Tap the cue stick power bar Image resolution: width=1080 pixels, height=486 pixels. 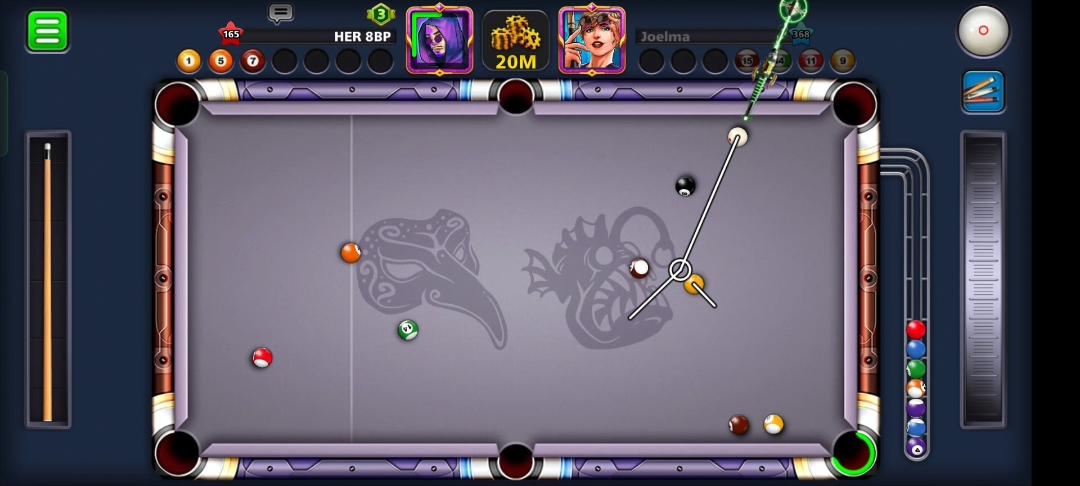pyautogui.click(x=47, y=280)
